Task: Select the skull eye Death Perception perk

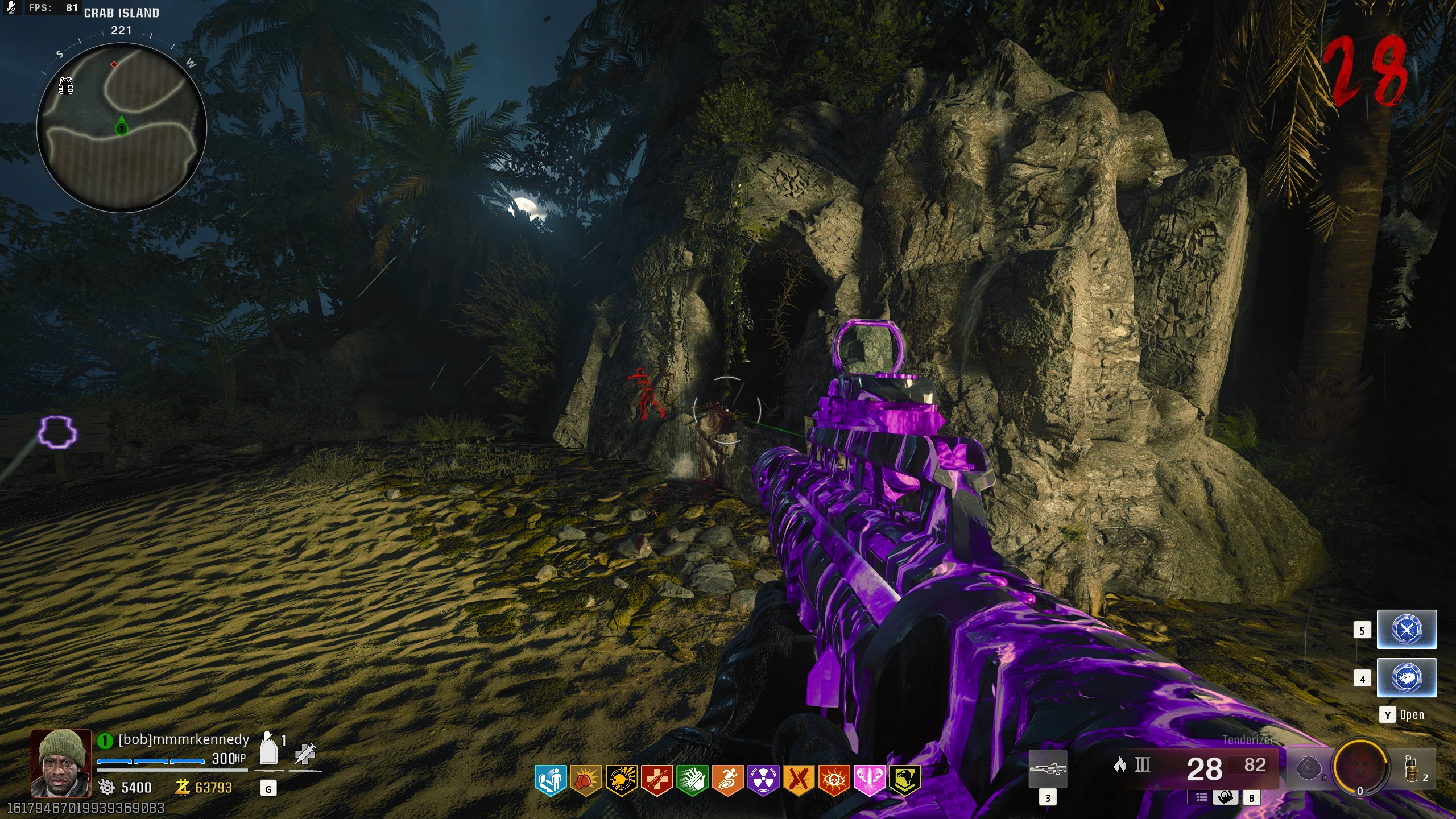Action: coord(834,780)
